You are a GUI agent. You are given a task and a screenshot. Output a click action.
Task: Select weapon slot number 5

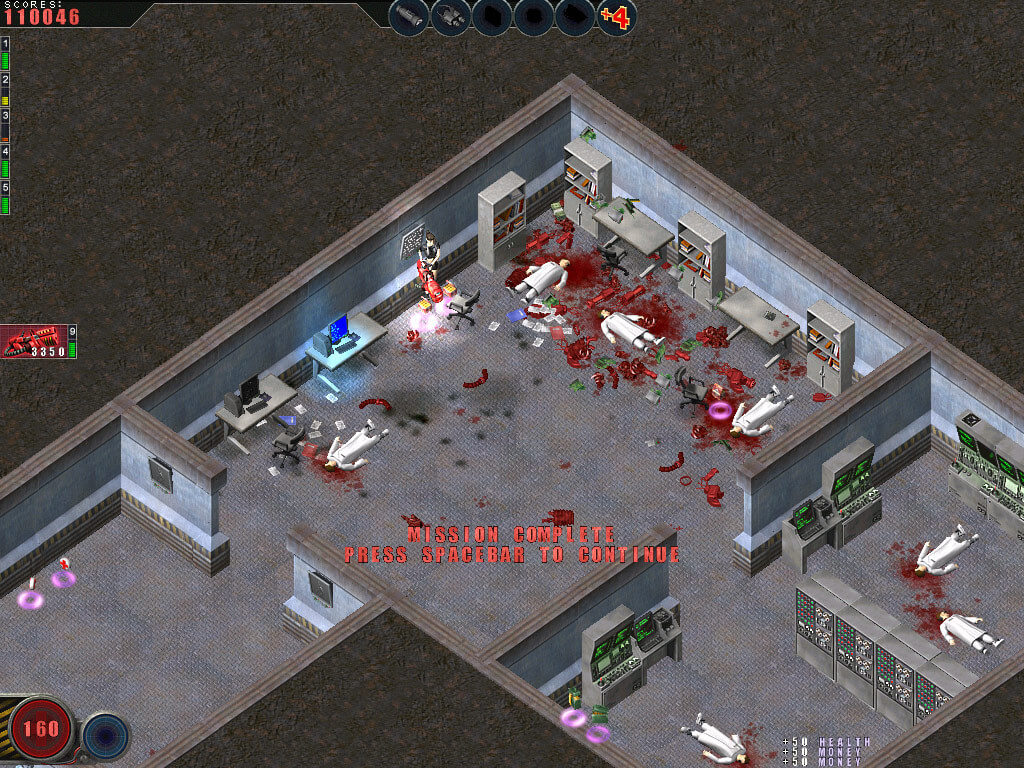coord(5,197)
